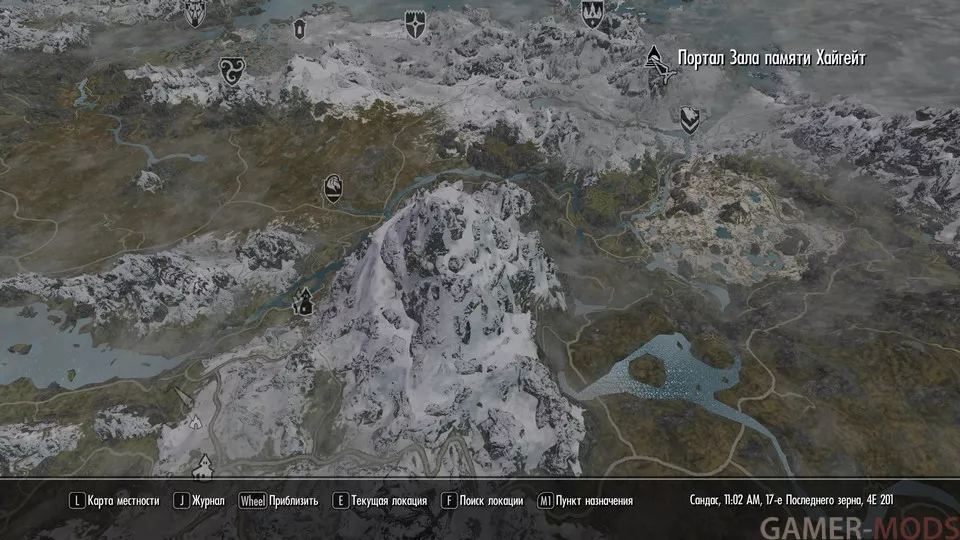
Task: Activate Поиск локации location search
Action: (x=484, y=501)
